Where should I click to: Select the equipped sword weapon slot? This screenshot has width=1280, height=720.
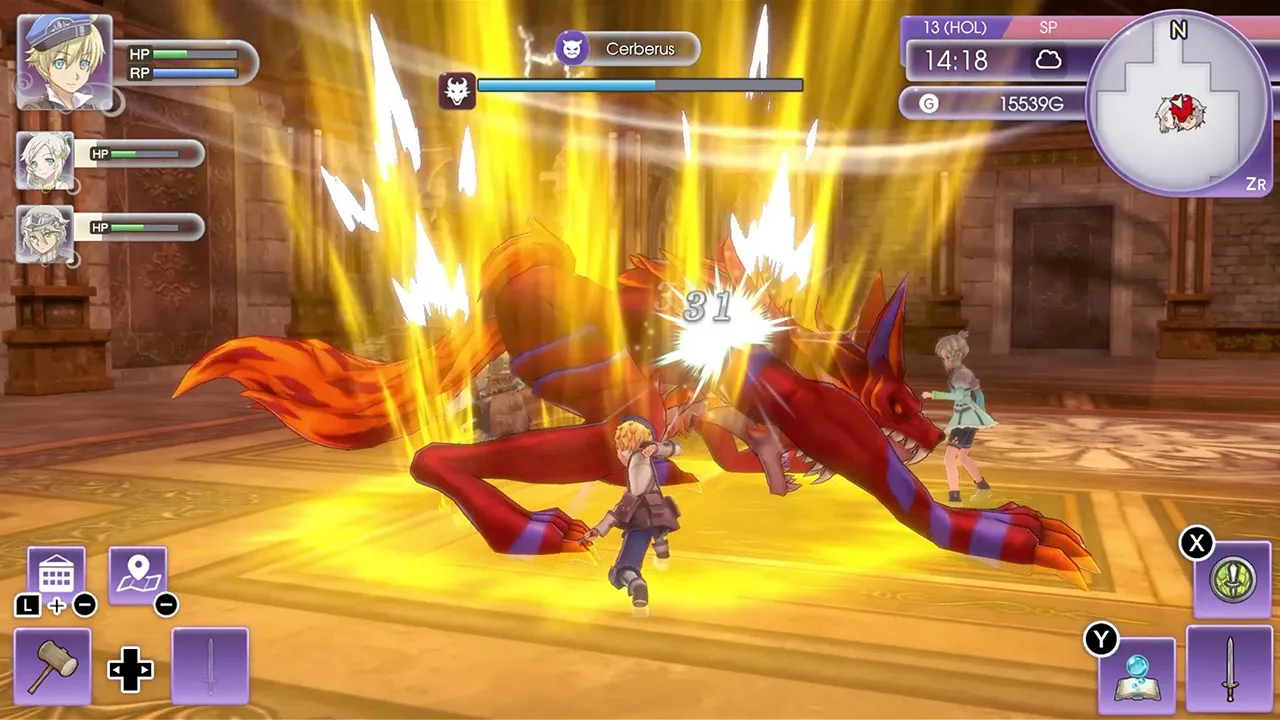1229,668
